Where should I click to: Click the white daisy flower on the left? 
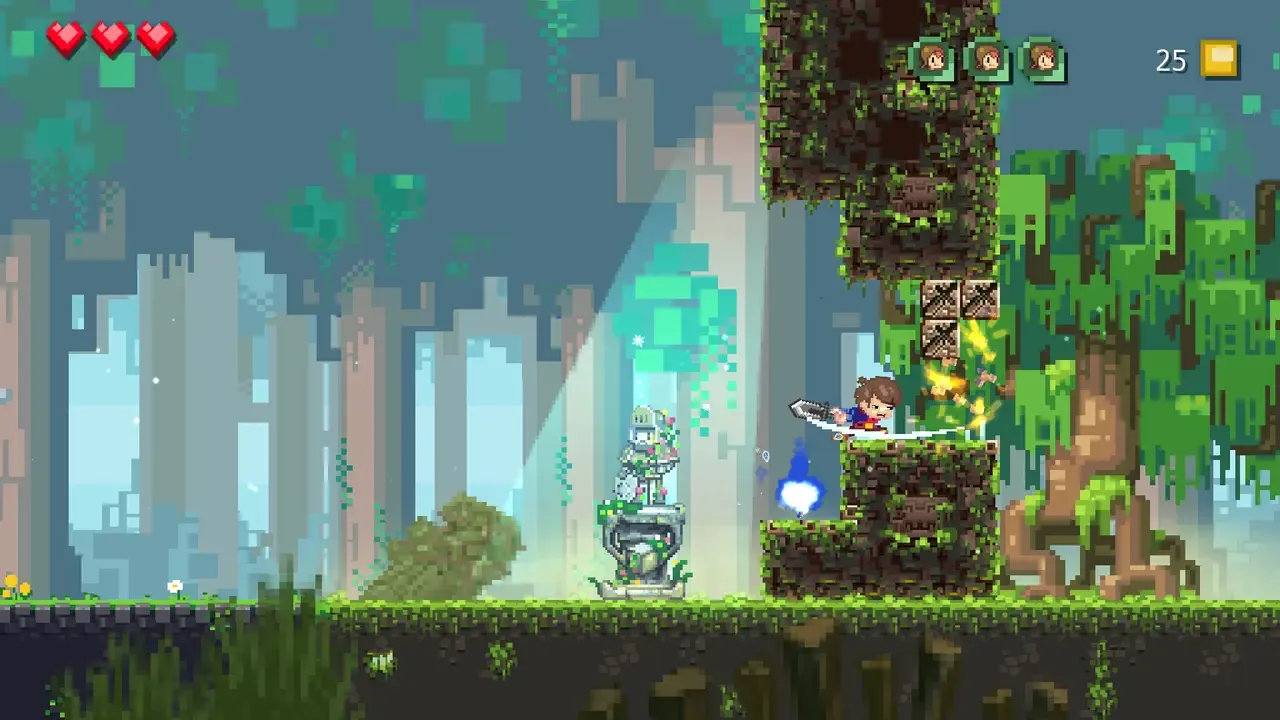pos(175,586)
